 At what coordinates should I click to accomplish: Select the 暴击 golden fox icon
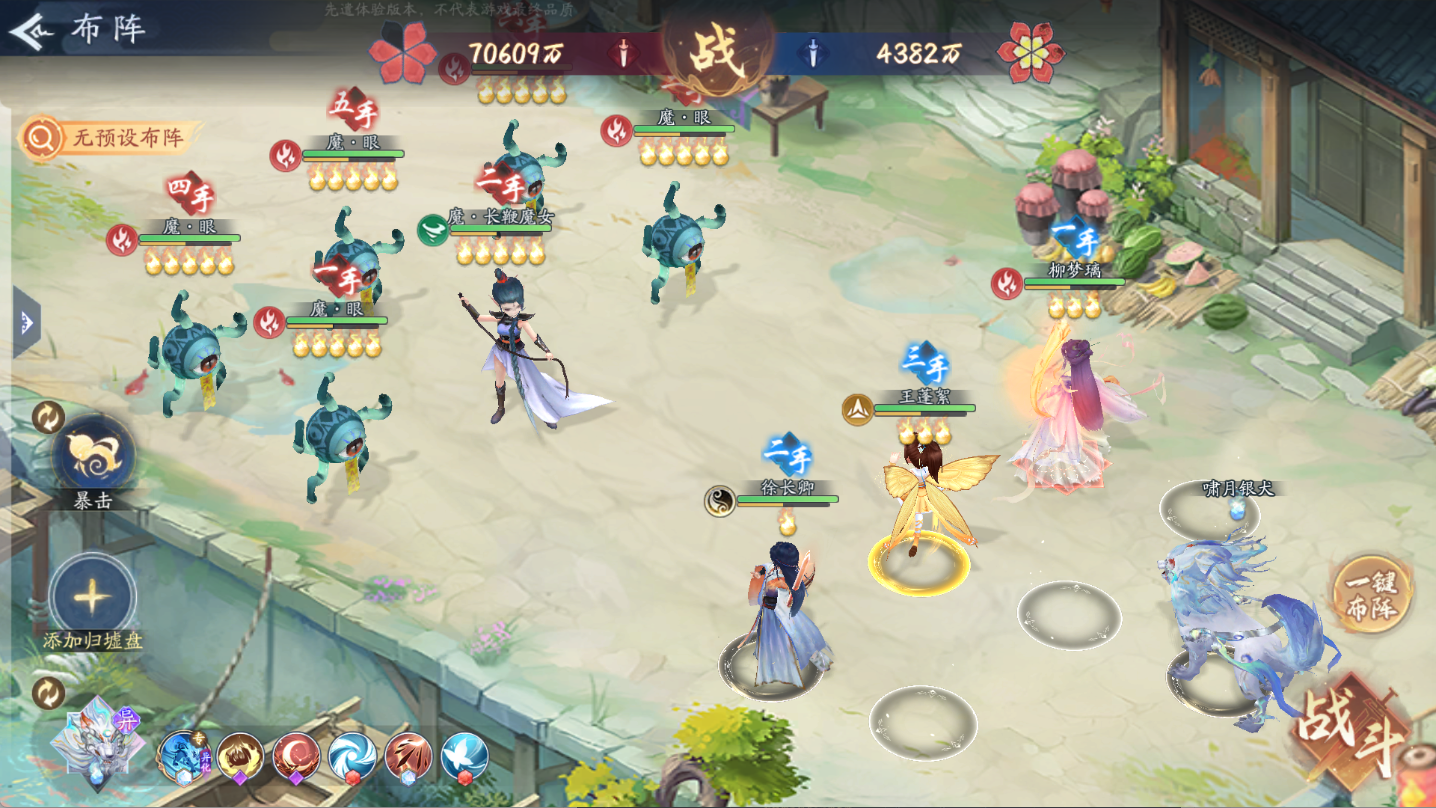pyautogui.click(x=93, y=452)
